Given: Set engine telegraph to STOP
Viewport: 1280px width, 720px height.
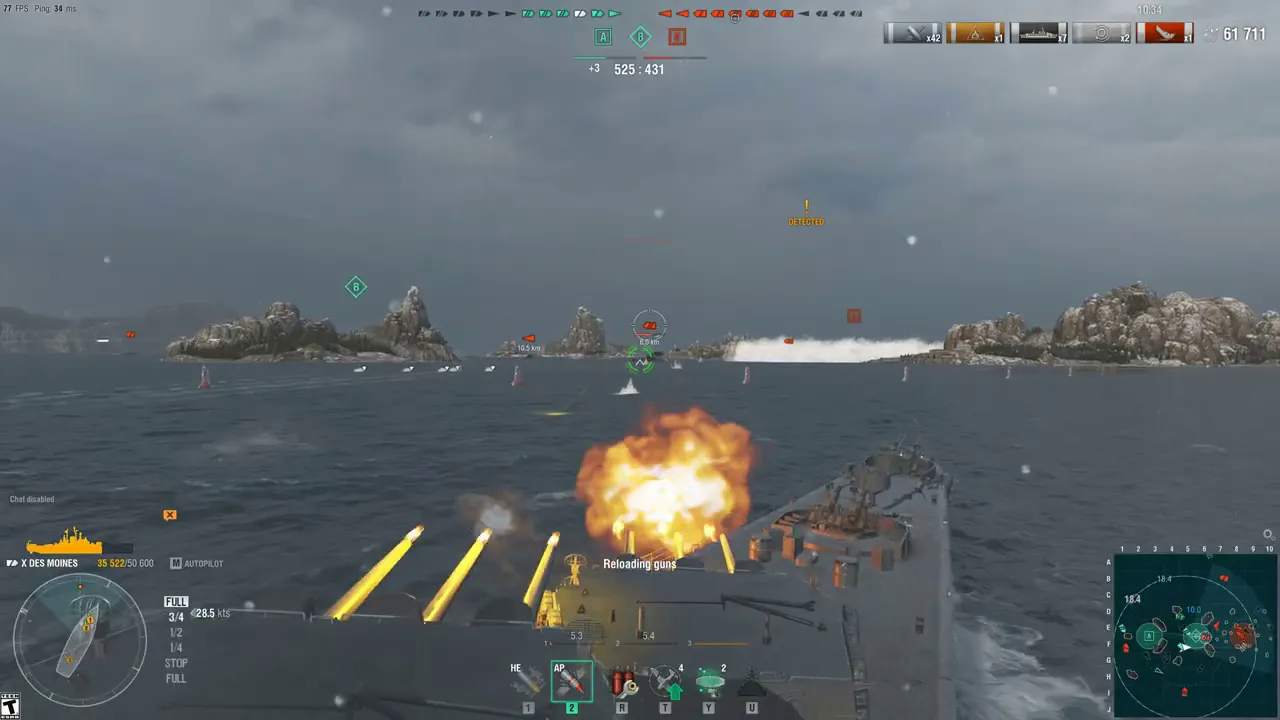Looking at the screenshot, I should 176,663.
